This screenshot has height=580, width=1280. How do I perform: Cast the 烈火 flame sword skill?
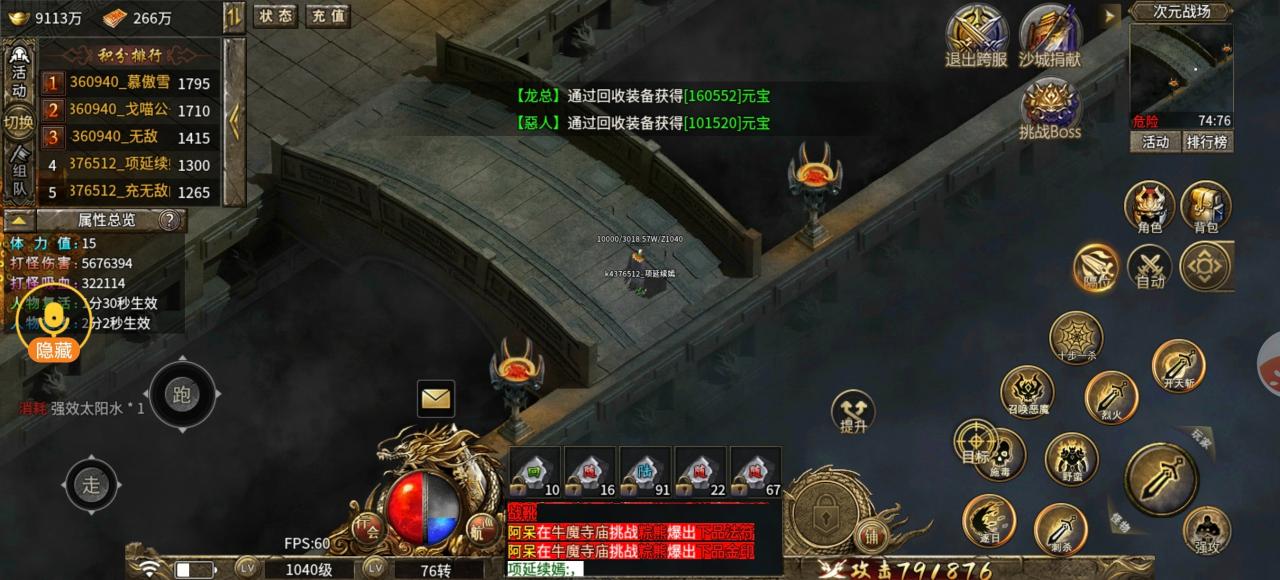coord(1111,396)
